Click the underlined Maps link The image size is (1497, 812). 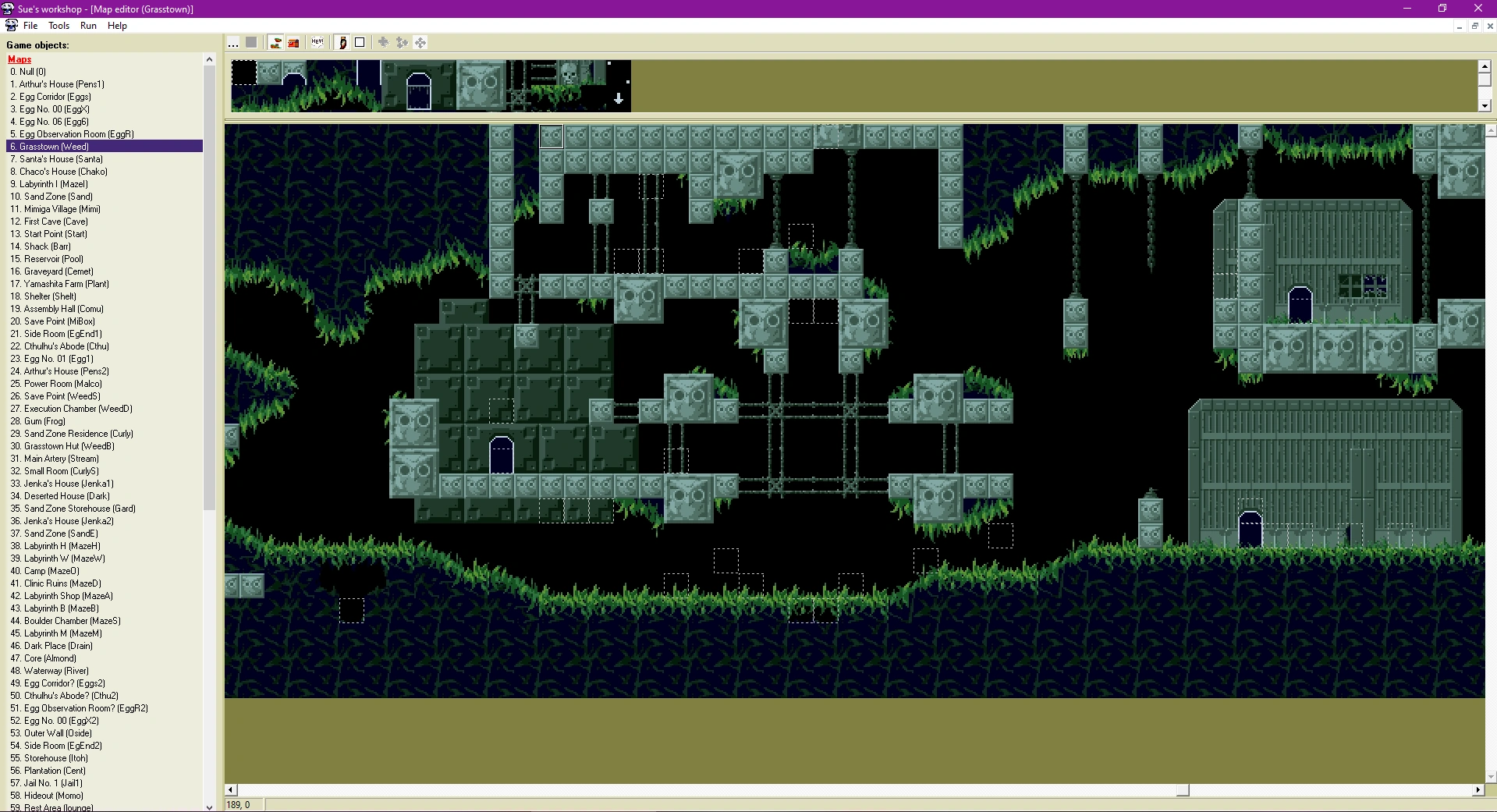[19, 59]
